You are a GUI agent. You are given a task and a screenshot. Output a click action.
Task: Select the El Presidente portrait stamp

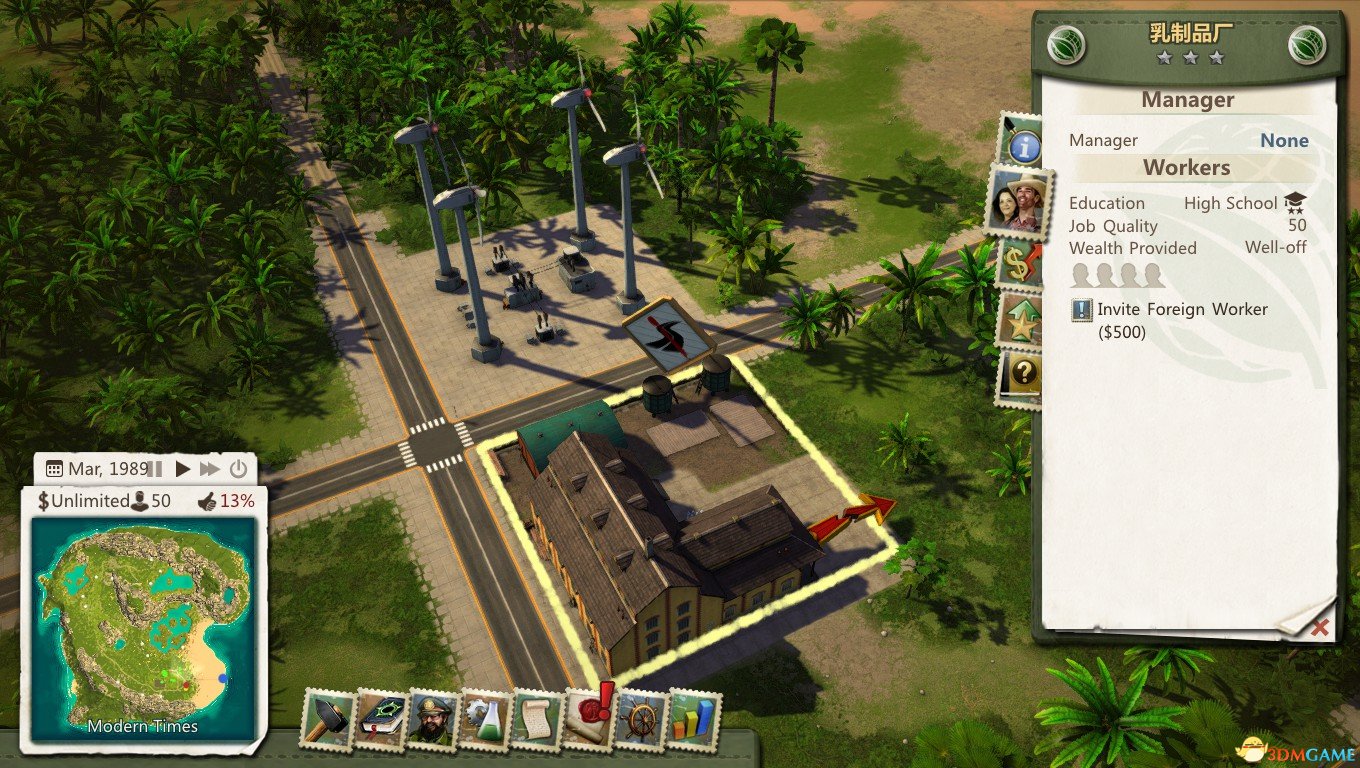pyautogui.click(x=433, y=719)
